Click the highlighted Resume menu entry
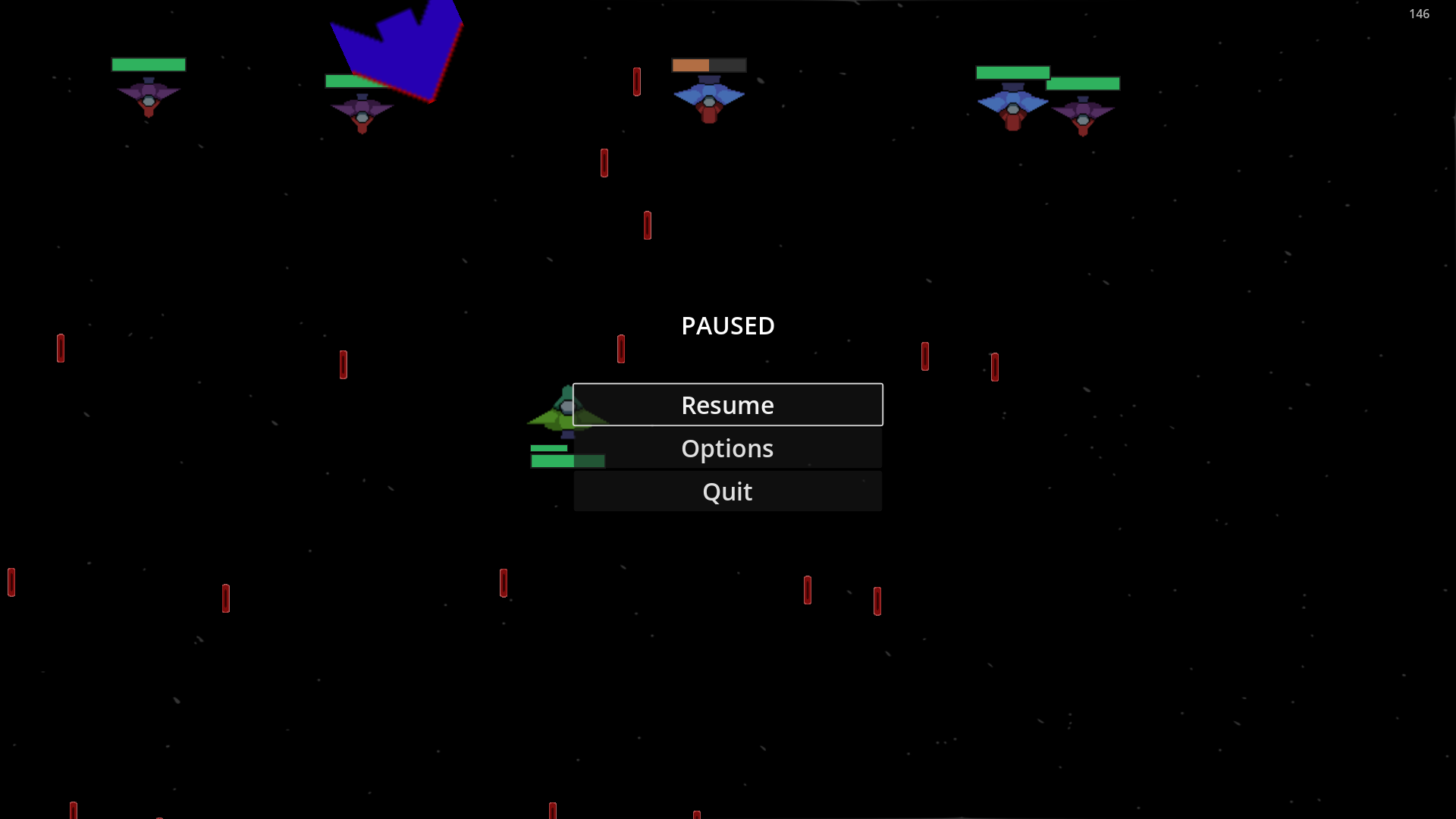The height and width of the screenshot is (819, 1456). tap(727, 404)
